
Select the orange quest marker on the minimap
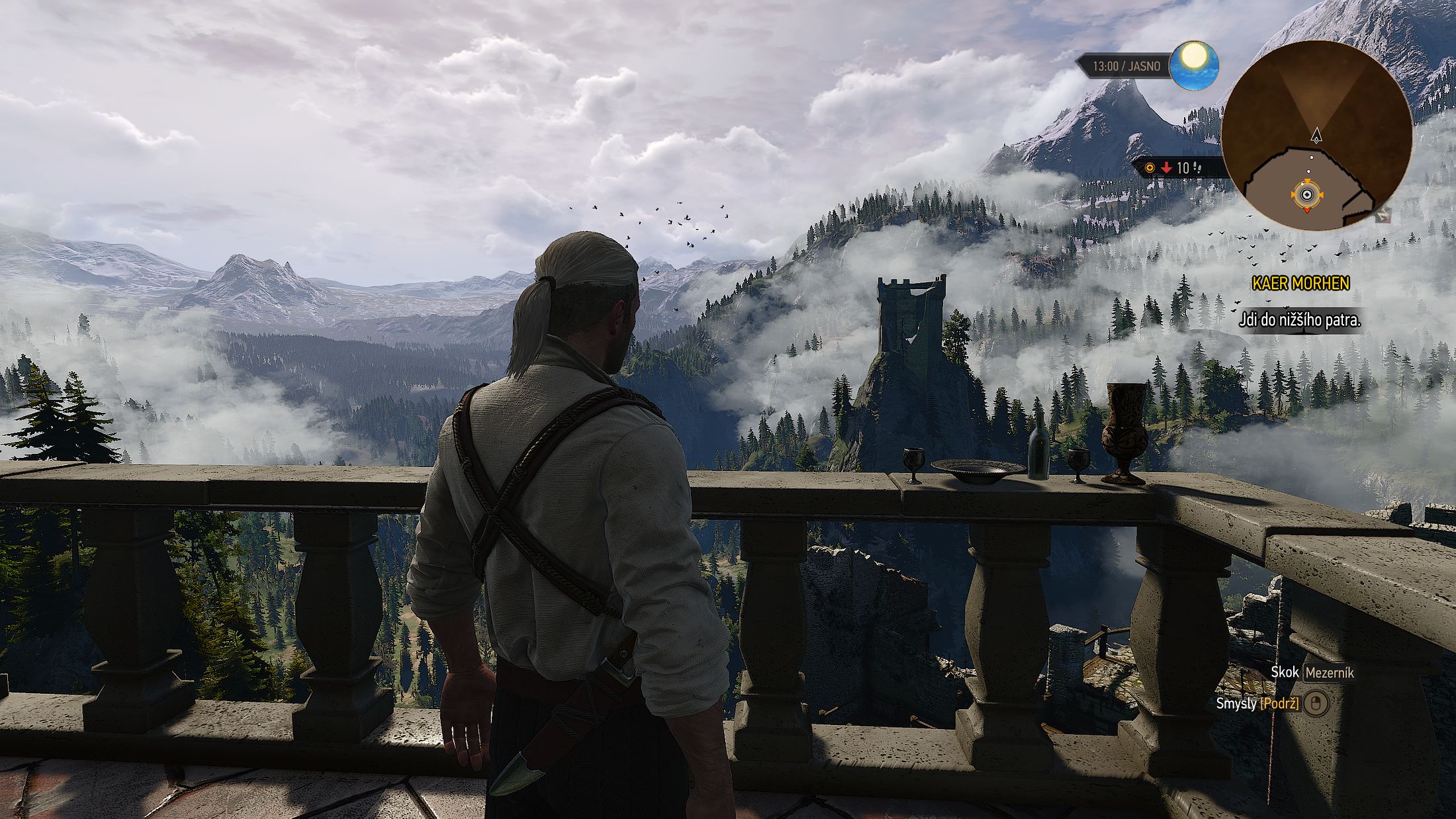point(1306,195)
